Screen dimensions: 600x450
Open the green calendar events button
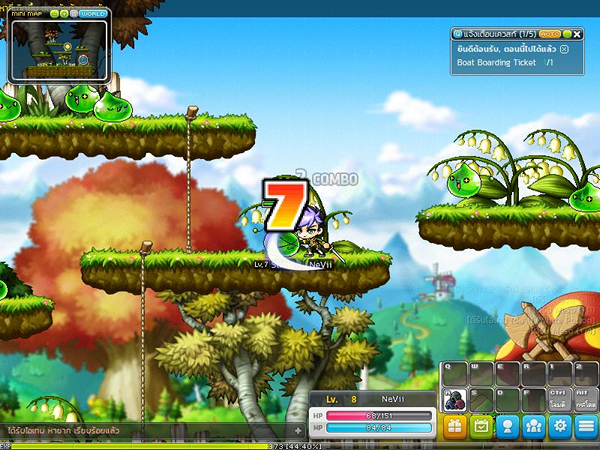(481, 427)
